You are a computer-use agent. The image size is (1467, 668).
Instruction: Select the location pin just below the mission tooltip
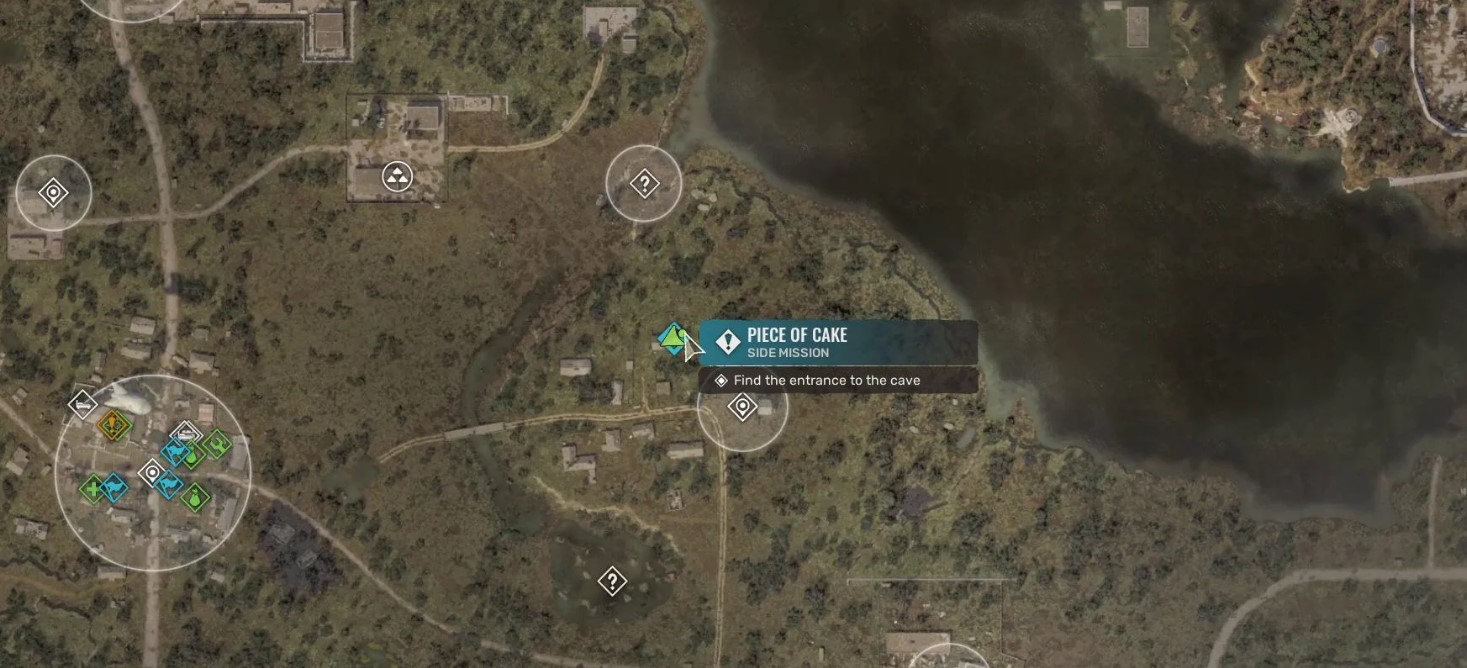742,407
